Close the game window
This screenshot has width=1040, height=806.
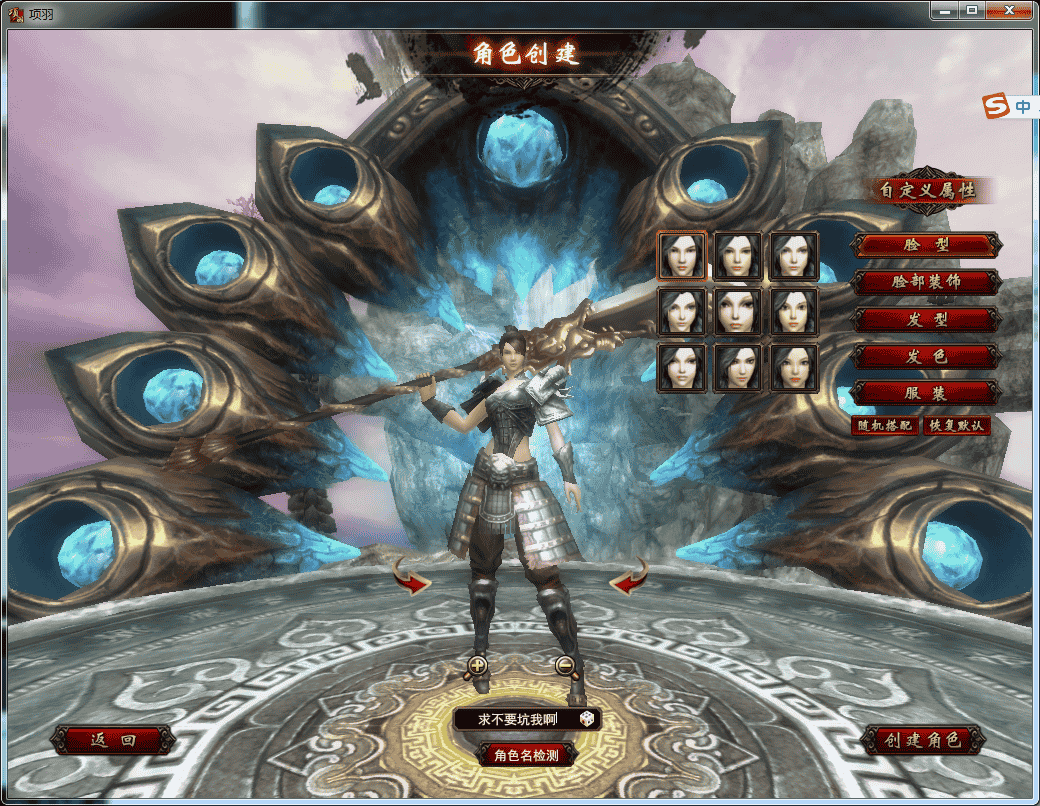point(1012,9)
